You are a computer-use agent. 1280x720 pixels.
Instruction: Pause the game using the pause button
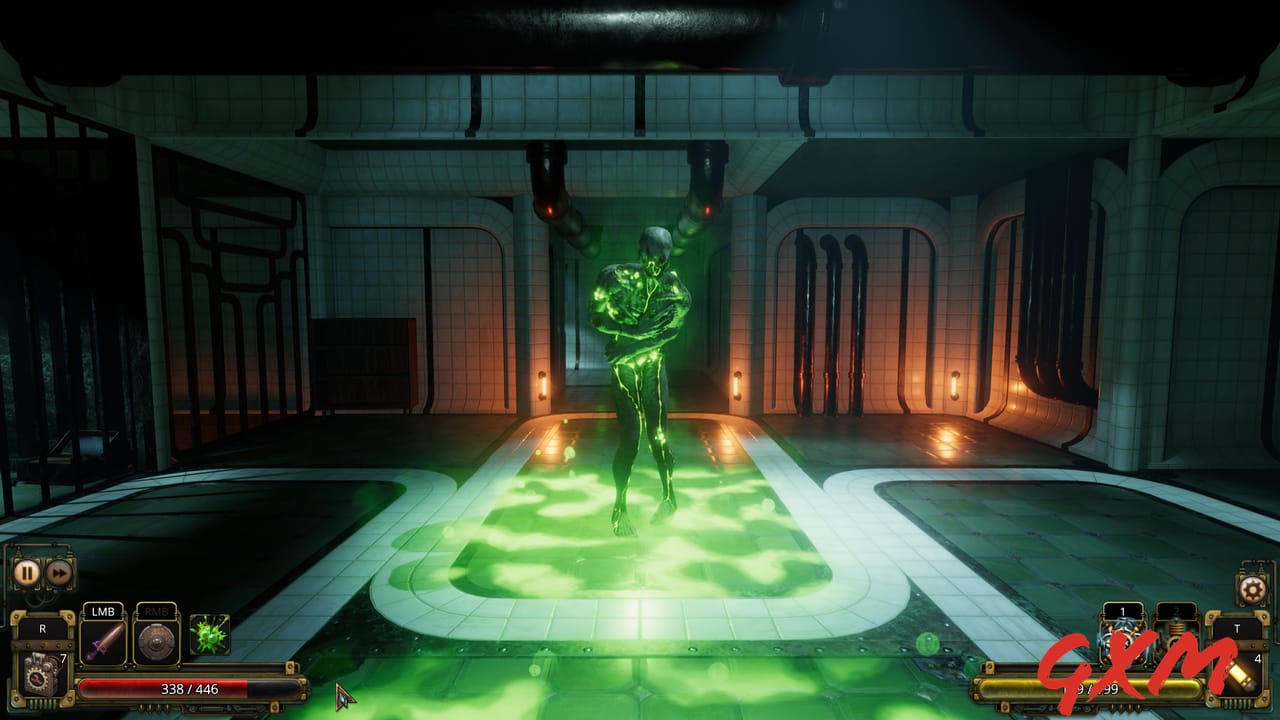click(27, 573)
